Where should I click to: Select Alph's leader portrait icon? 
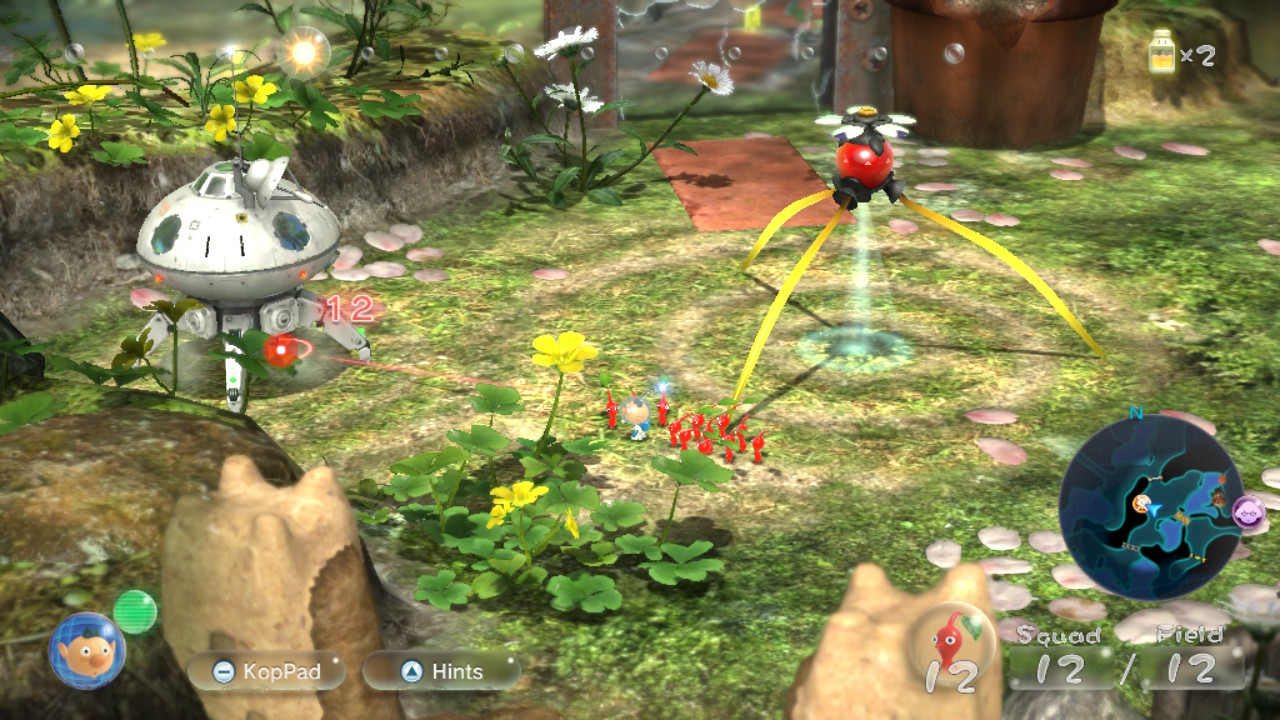coord(87,651)
